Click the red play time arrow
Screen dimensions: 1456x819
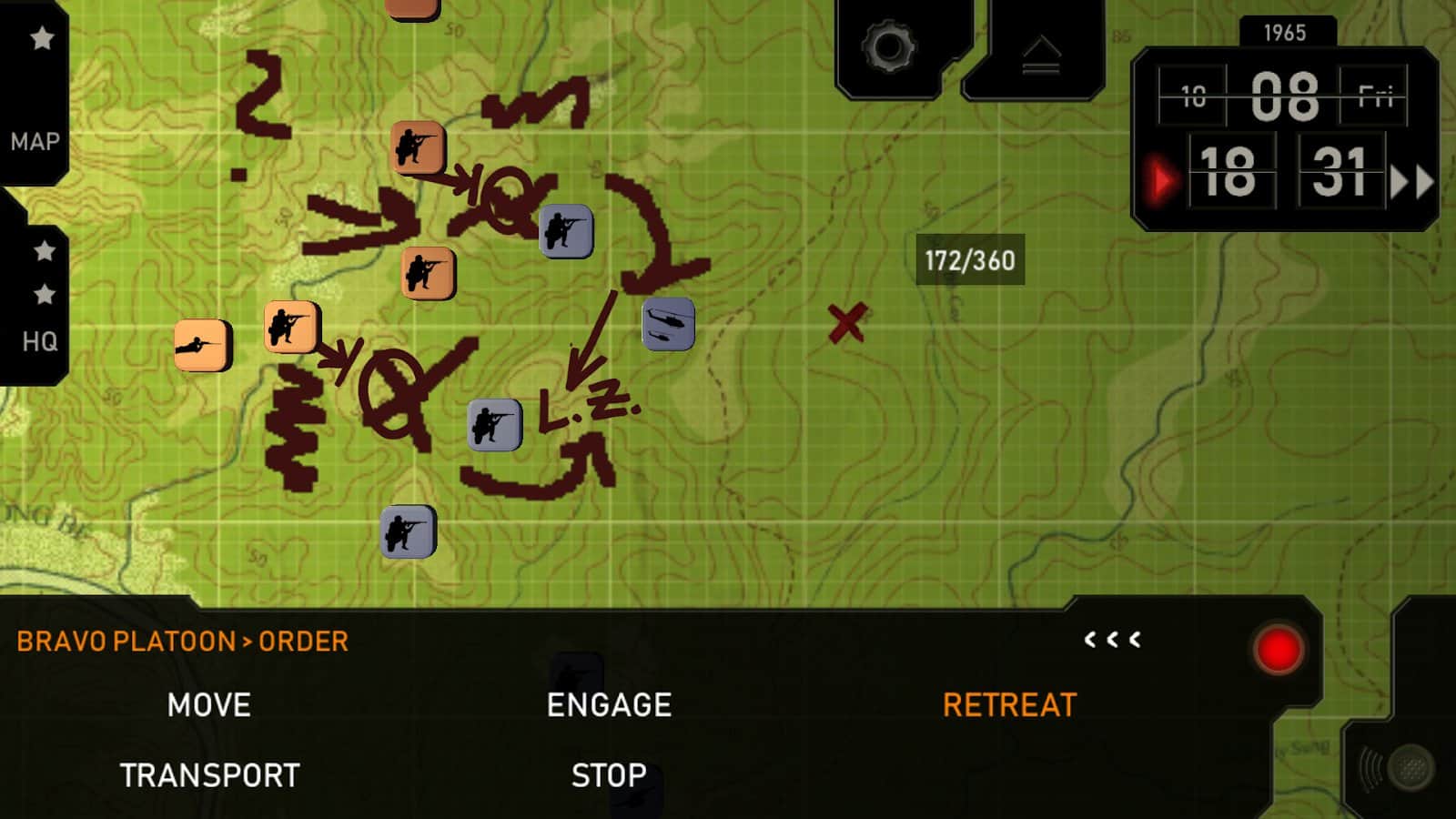click(x=1161, y=179)
